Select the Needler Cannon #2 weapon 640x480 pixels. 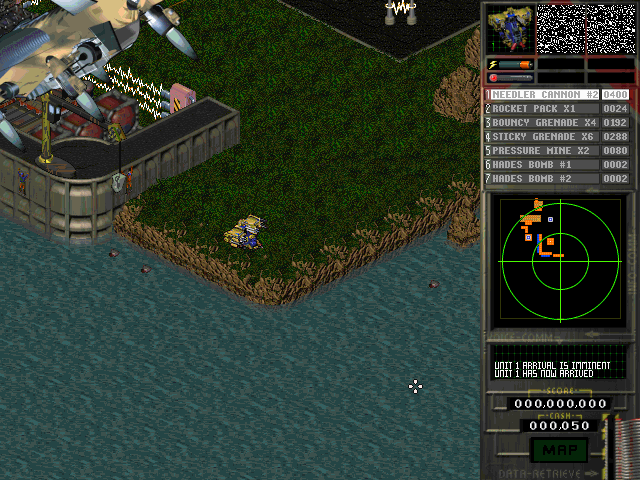(541, 95)
